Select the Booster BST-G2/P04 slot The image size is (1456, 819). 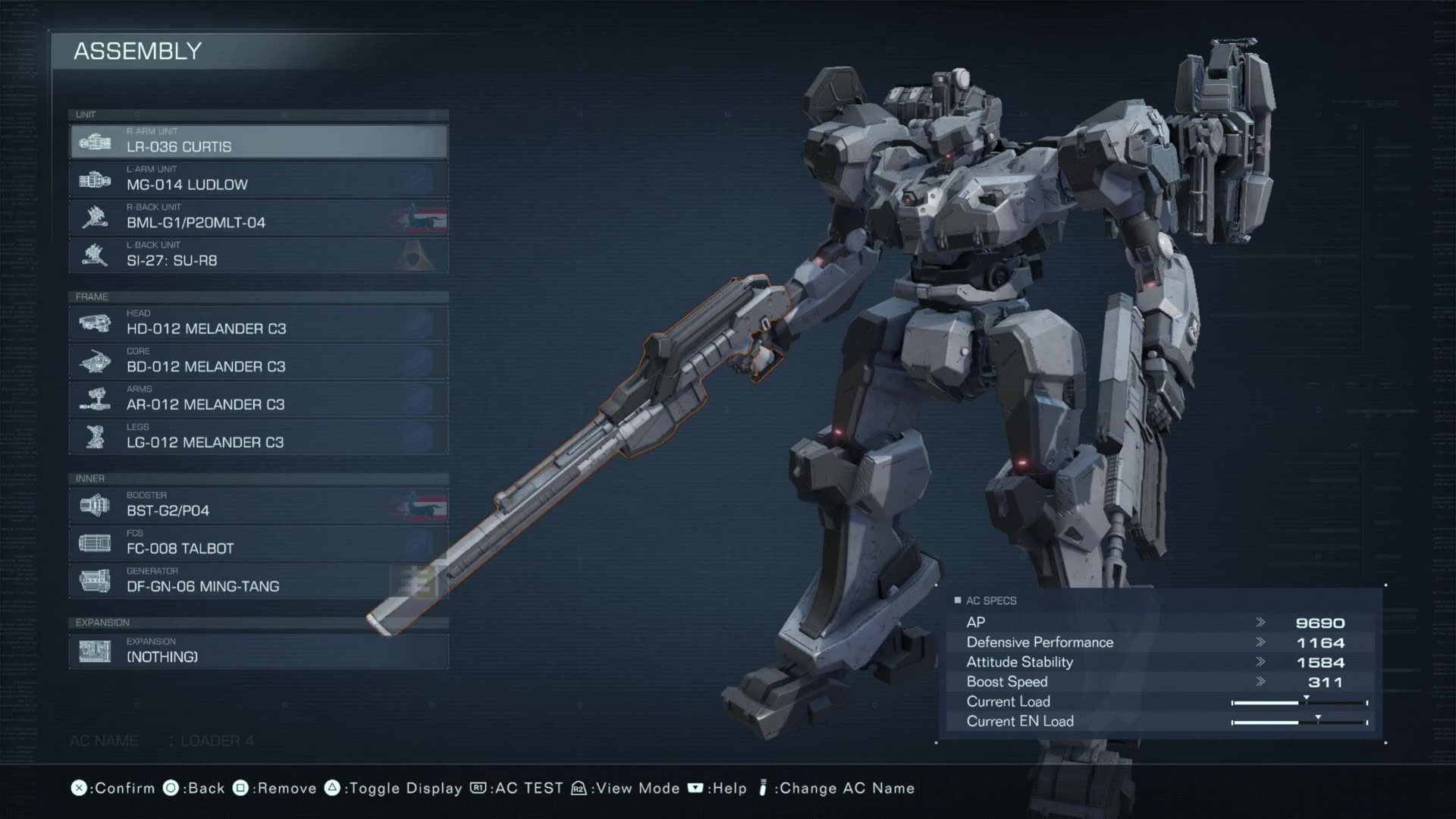point(258,506)
